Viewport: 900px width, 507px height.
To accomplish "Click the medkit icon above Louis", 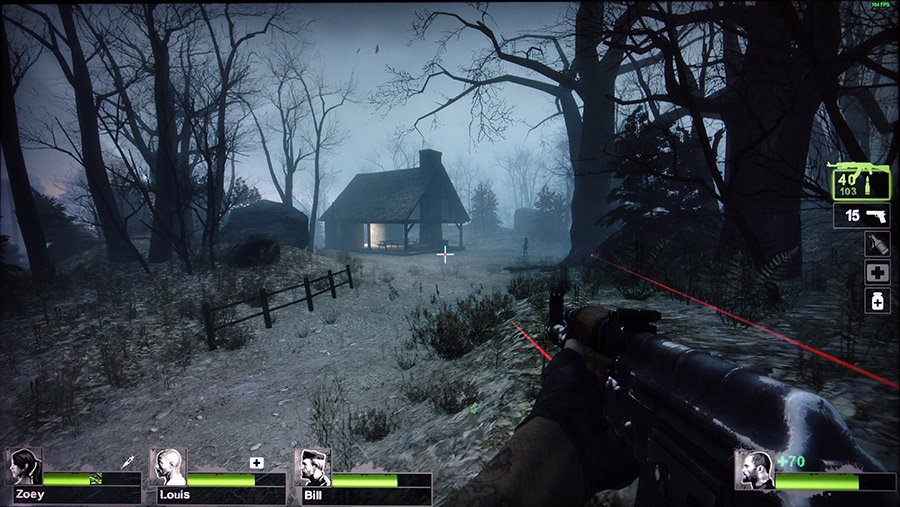I will click(257, 462).
